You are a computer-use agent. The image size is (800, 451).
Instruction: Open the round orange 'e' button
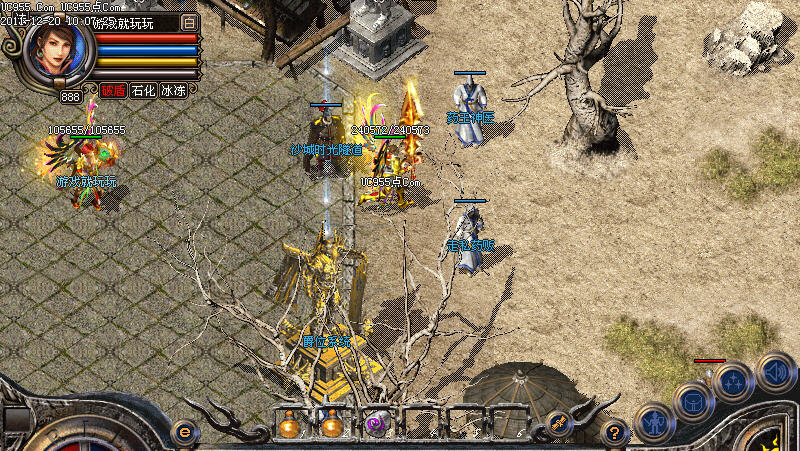point(184,431)
